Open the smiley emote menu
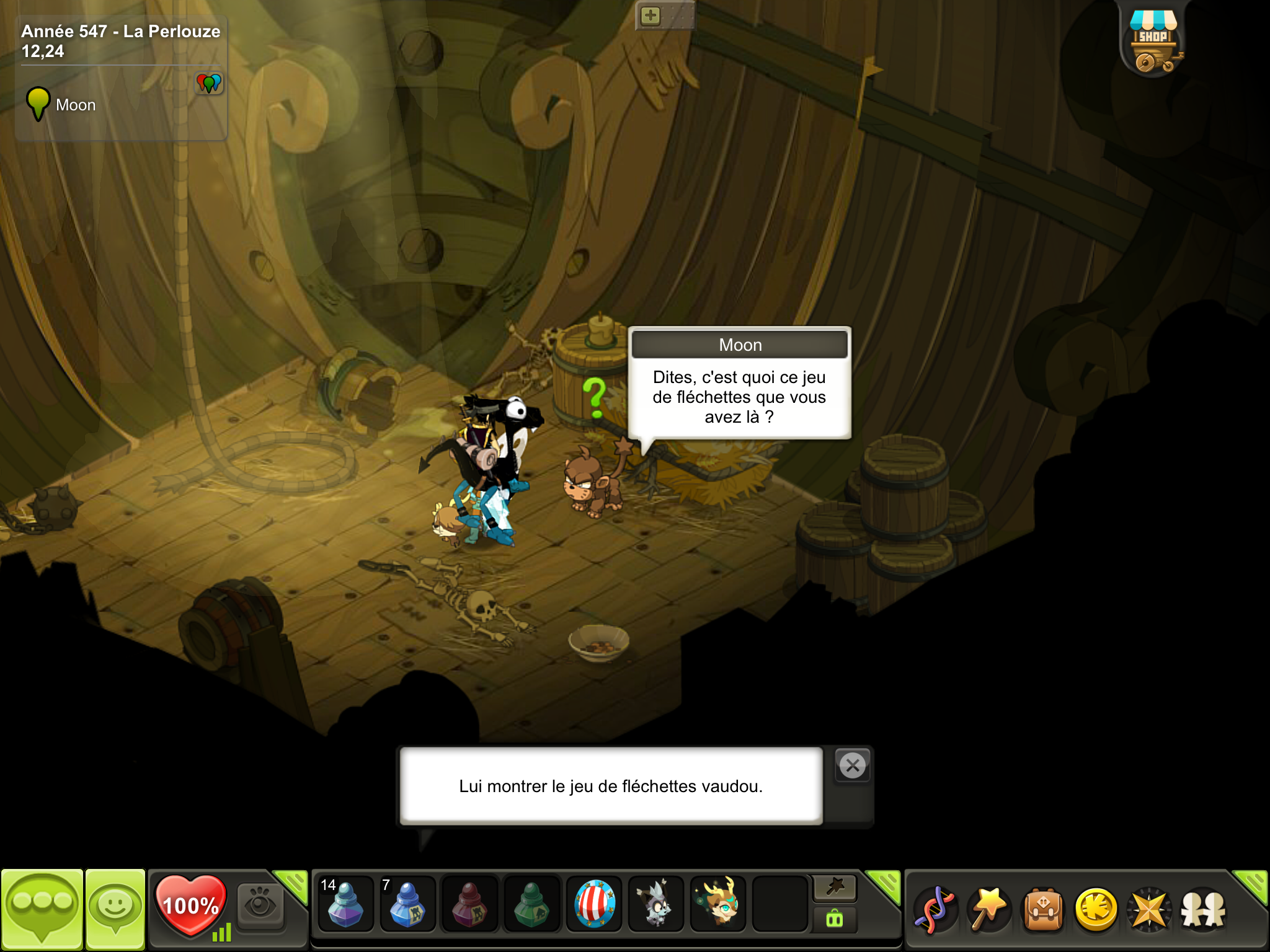The width and height of the screenshot is (1270, 952). pos(115,909)
